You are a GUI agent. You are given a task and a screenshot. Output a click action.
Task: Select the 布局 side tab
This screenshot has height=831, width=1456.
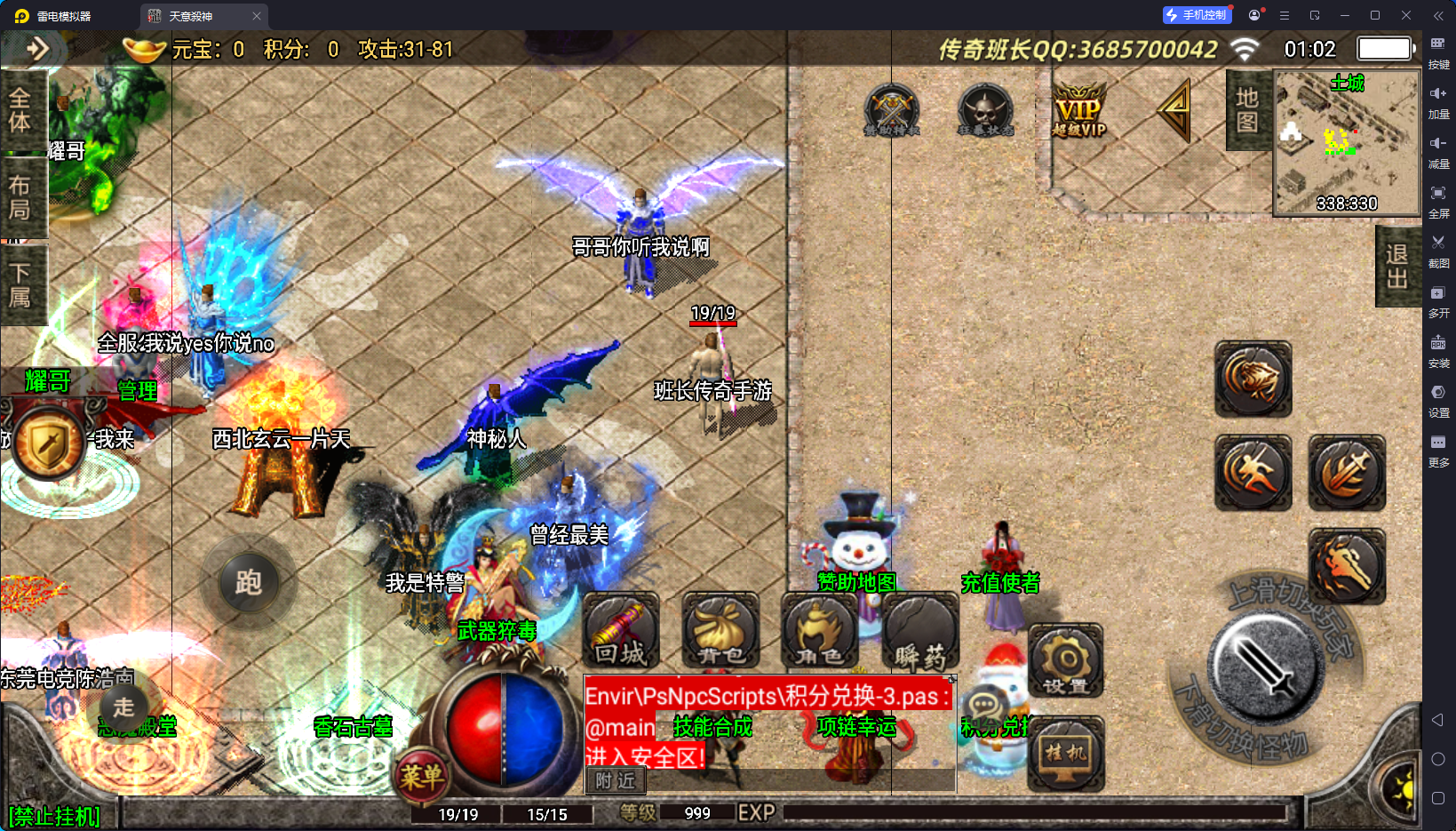tap(20, 197)
